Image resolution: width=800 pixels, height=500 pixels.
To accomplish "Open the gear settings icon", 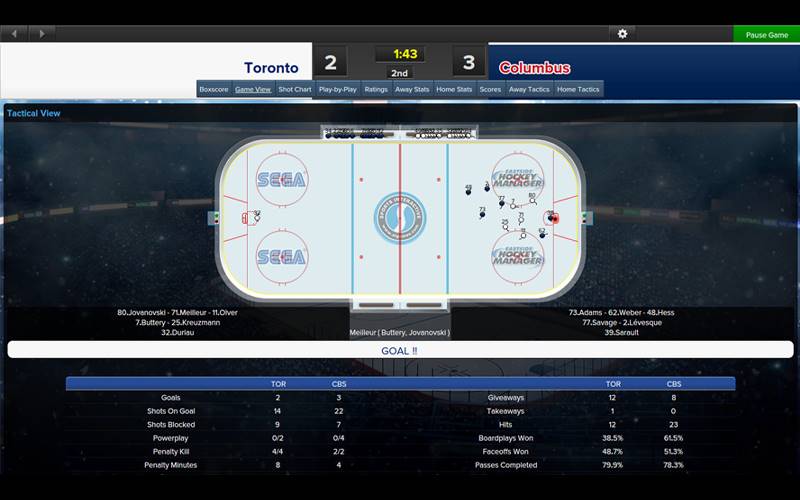I will click(x=622, y=34).
